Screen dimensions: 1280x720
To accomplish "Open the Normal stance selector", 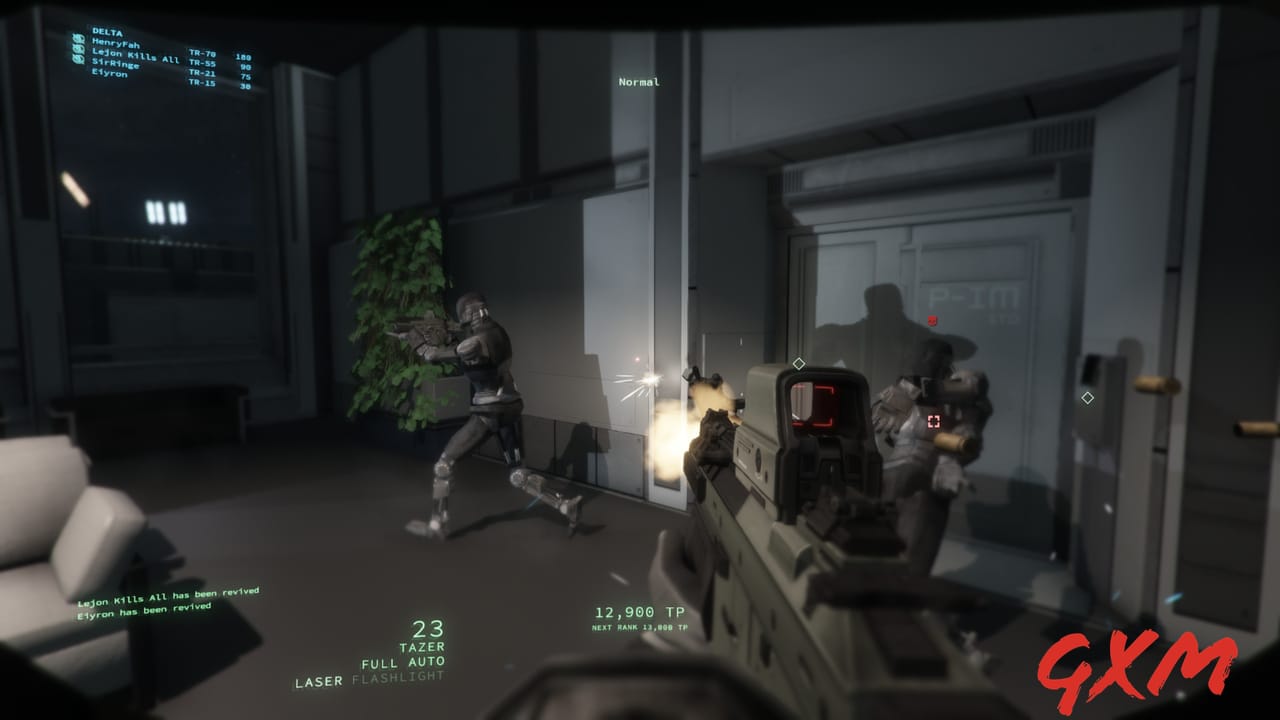I will click(641, 81).
